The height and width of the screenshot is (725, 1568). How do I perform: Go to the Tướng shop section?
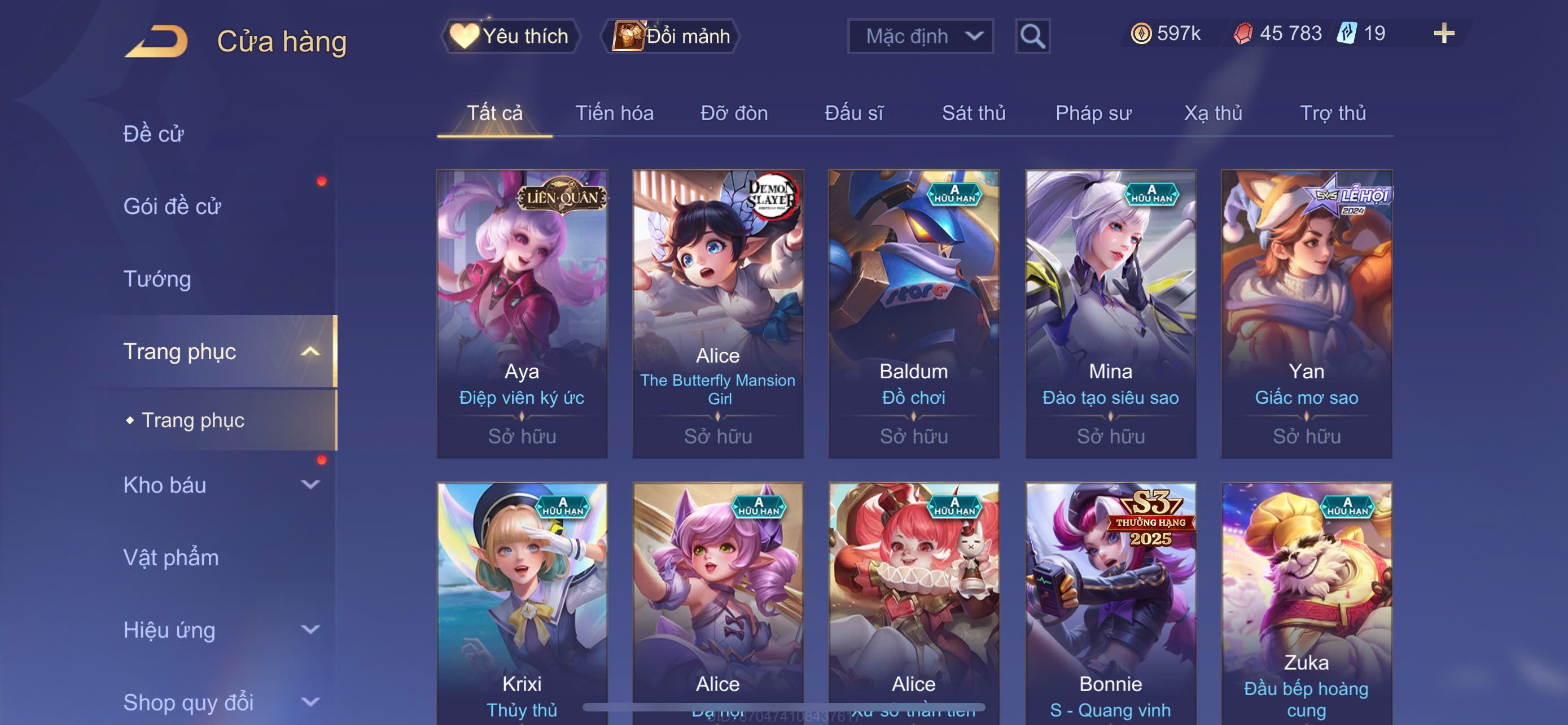click(157, 279)
